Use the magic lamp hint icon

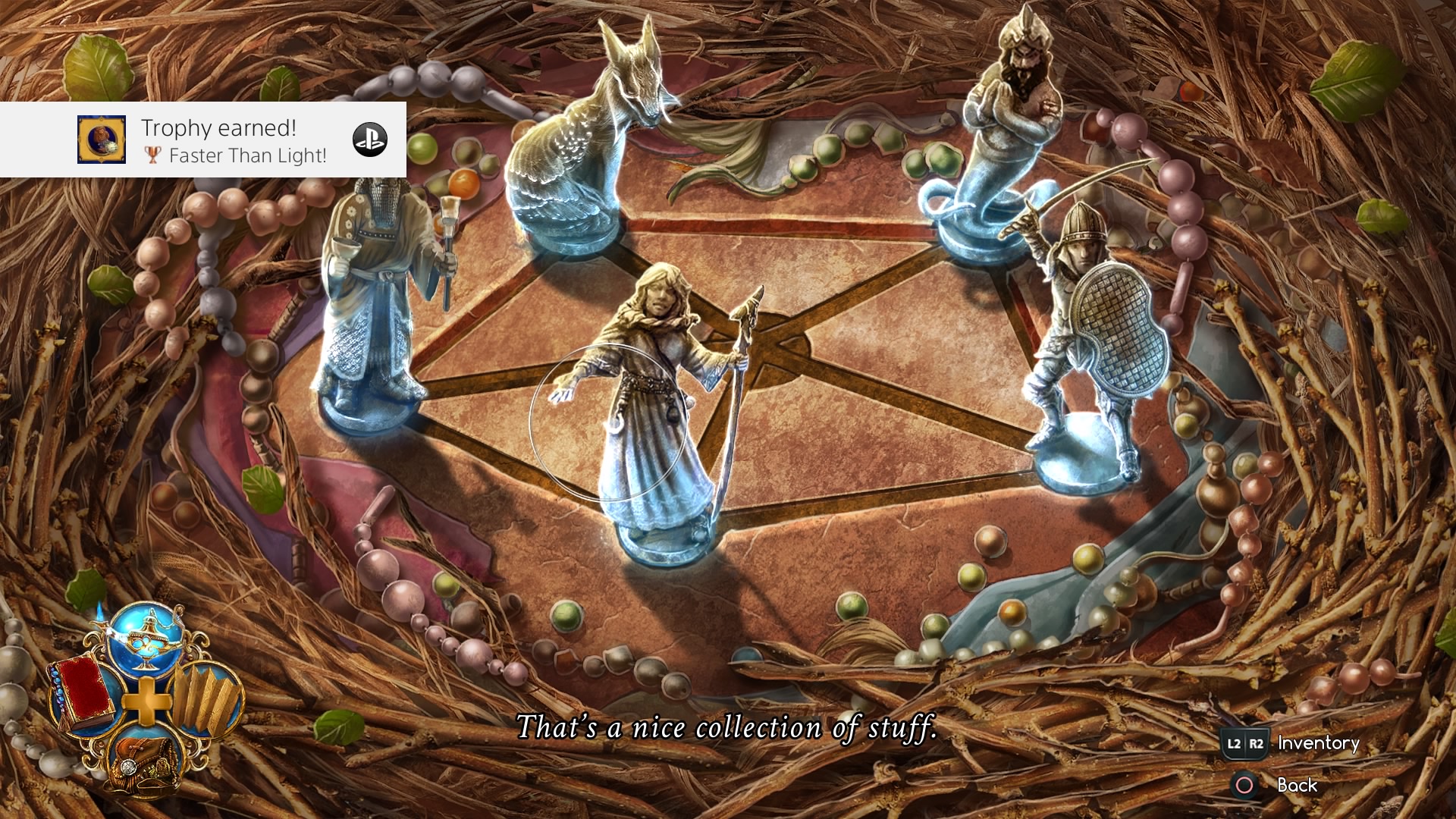(146, 639)
